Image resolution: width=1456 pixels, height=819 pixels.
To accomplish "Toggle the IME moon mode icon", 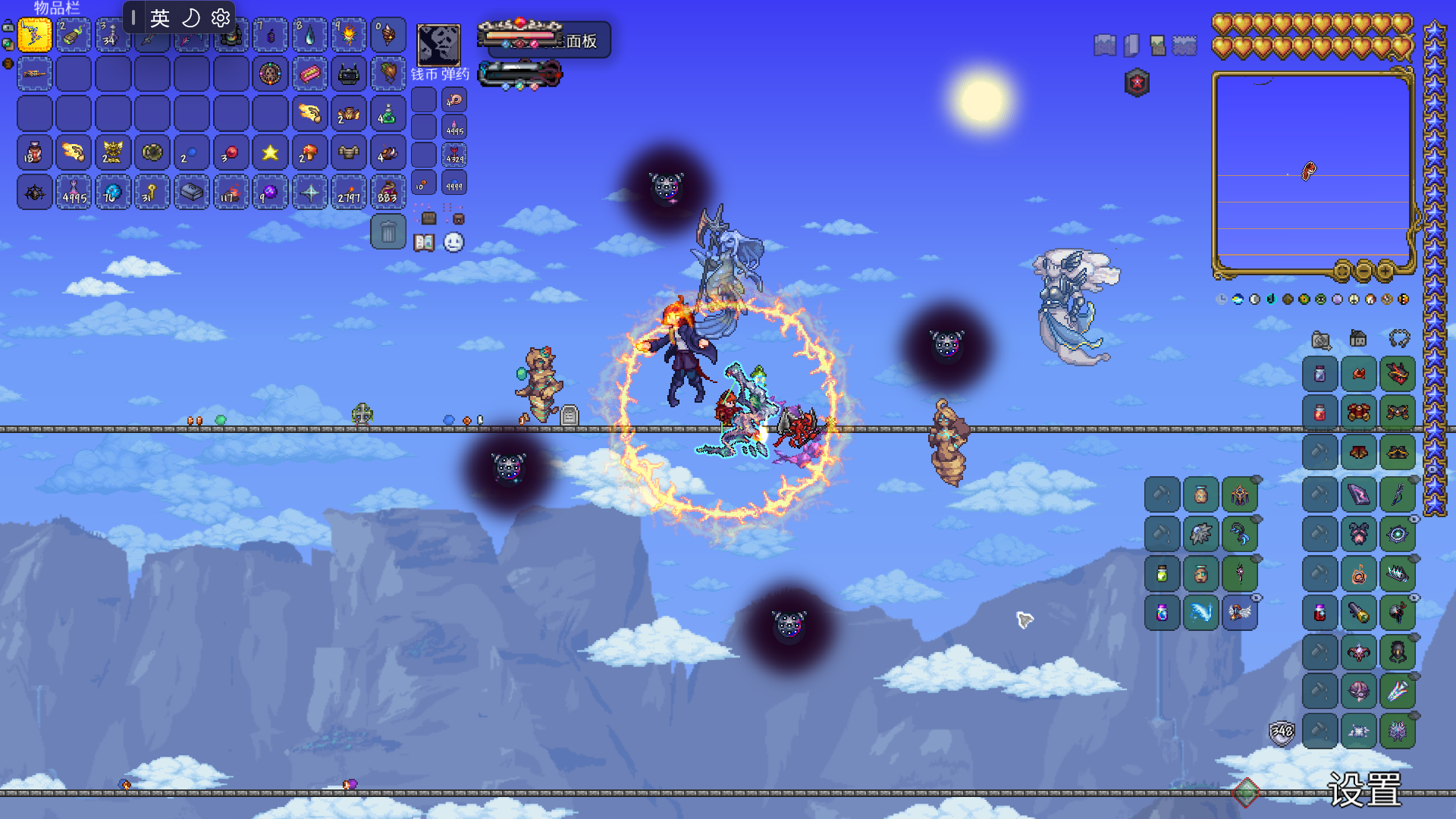I will pyautogui.click(x=191, y=17).
